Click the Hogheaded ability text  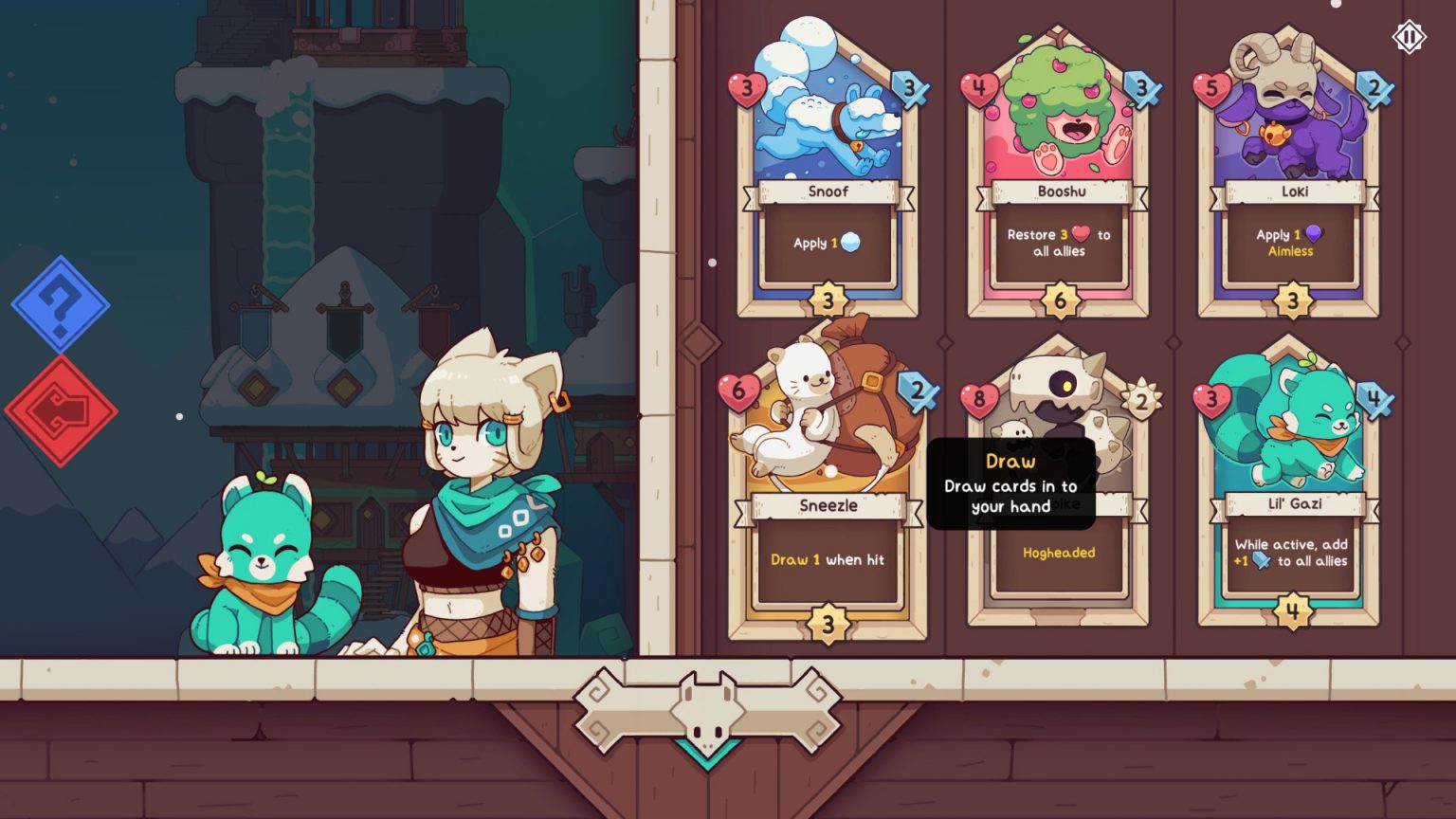coord(1058,552)
